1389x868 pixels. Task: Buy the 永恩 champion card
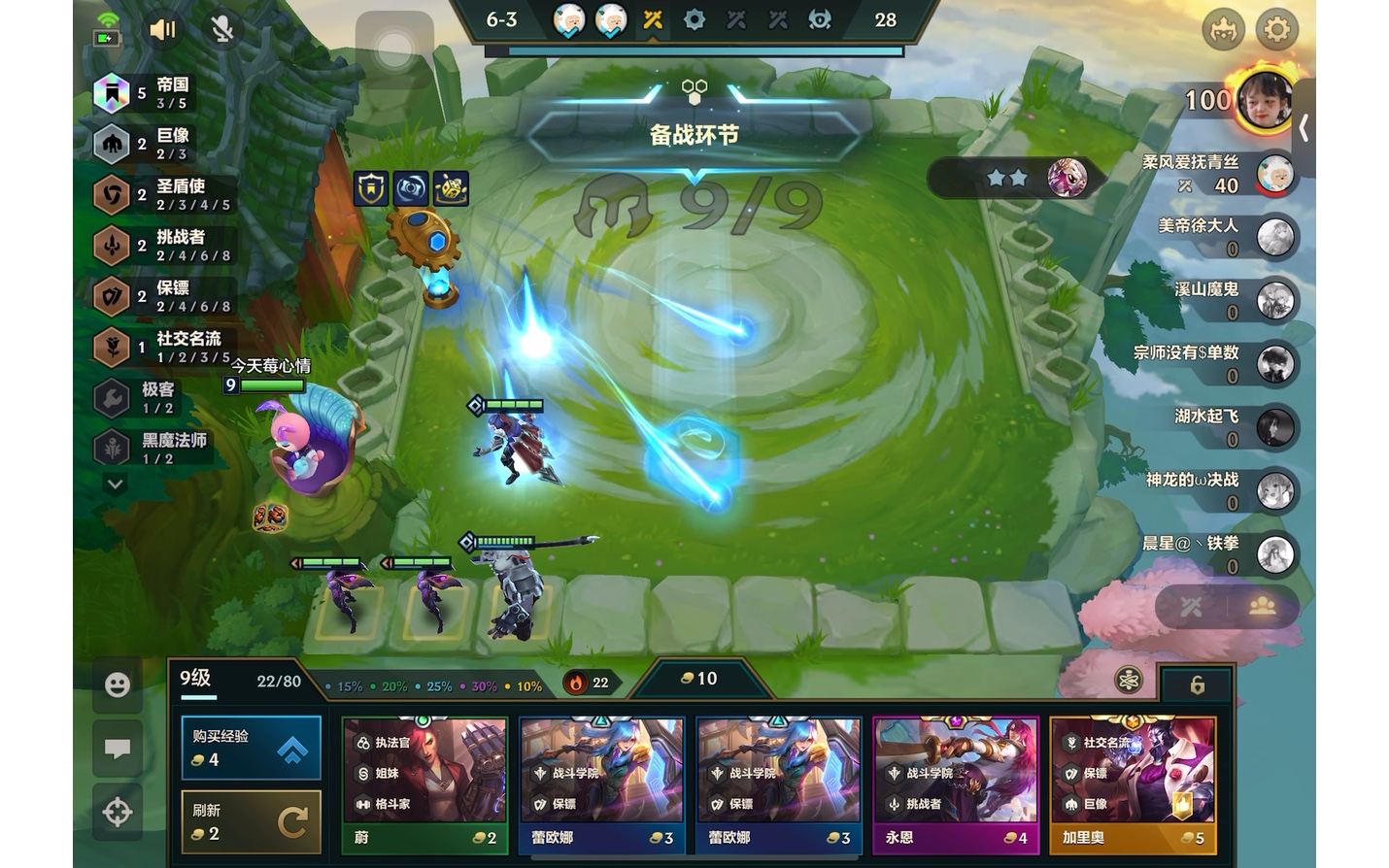tap(956, 785)
